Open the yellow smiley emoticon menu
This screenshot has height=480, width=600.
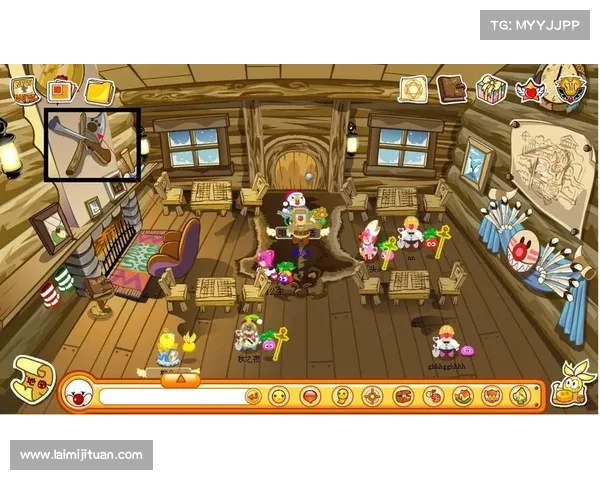(x=279, y=396)
